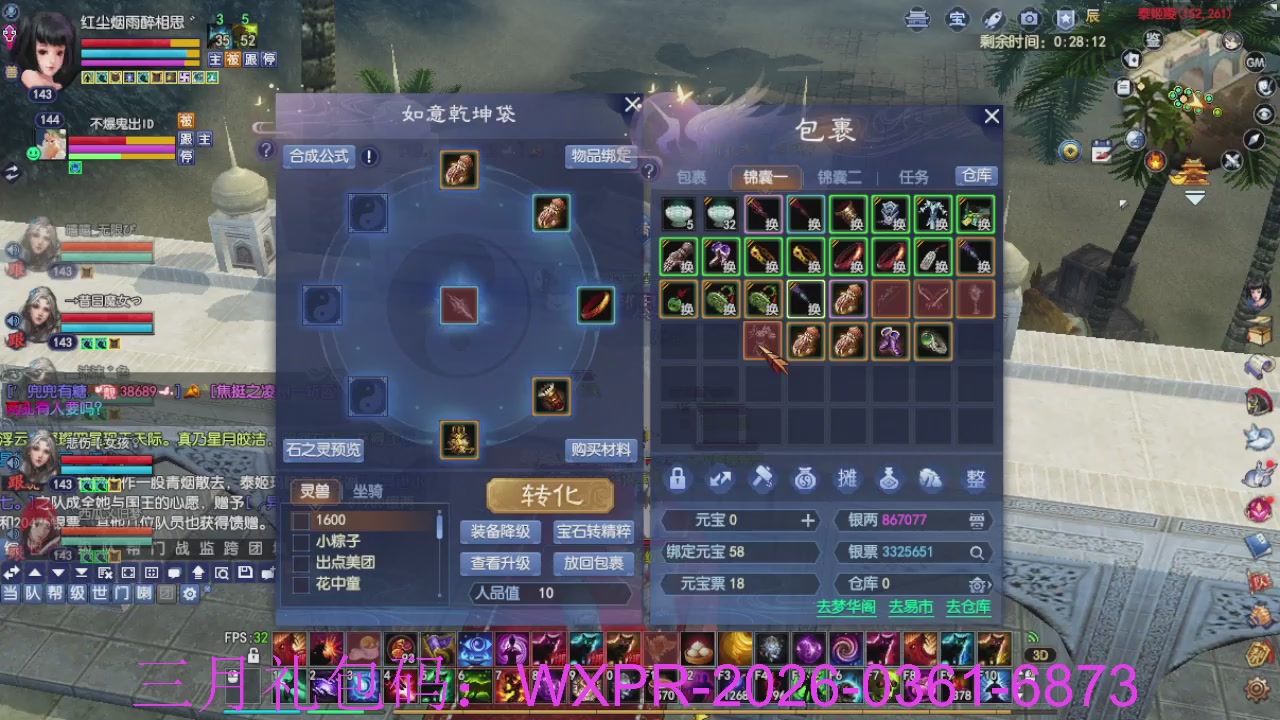1280x720 pixels.
Task: Click the magnifier search icon beside 银票
Action: tap(976, 551)
